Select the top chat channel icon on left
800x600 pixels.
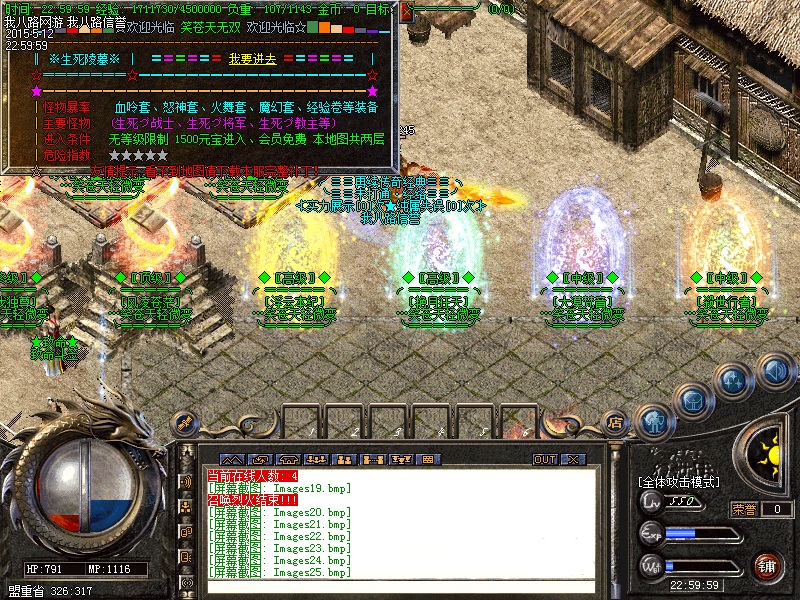(x=187, y=481)
